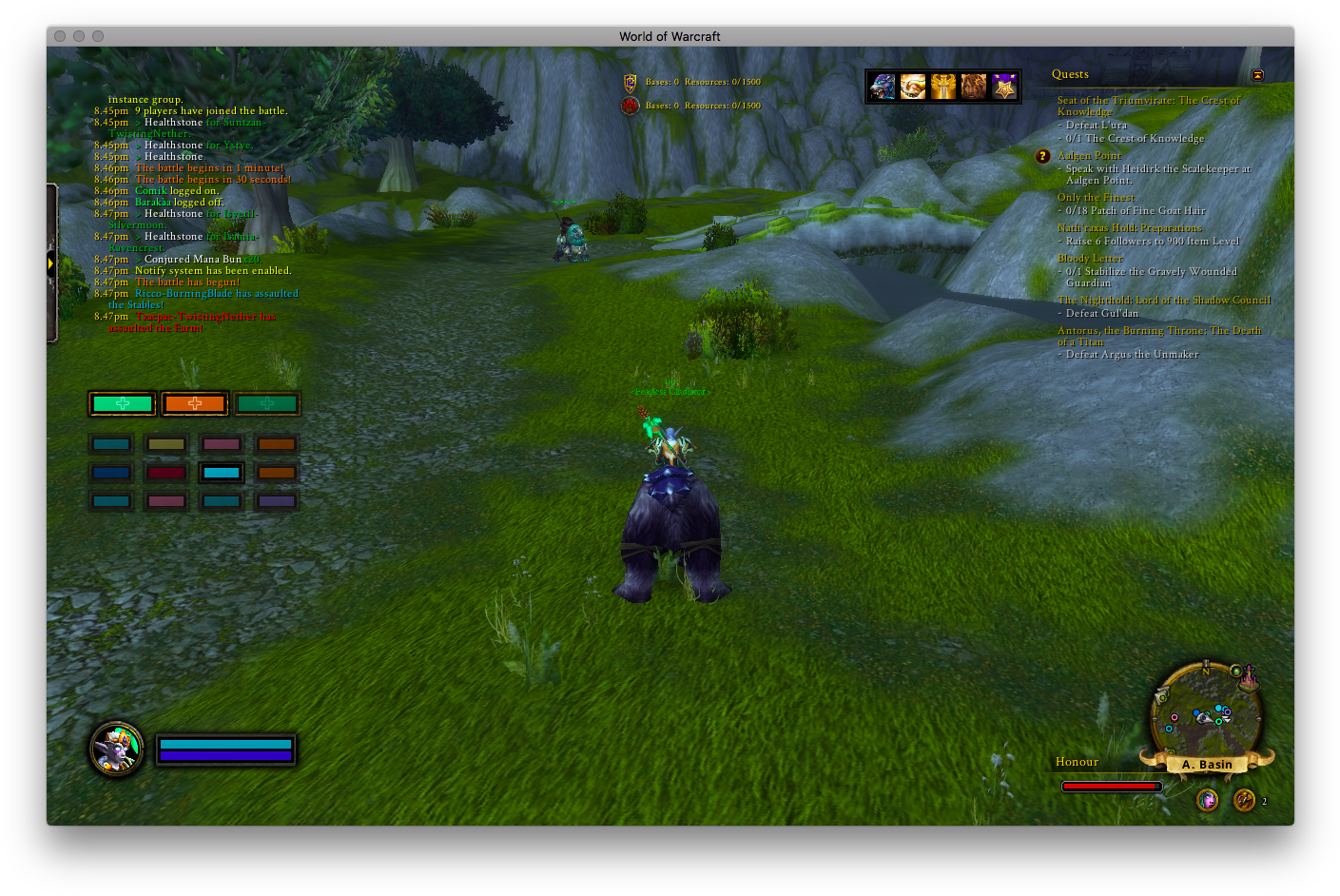This screenshot has height=896, width=1340.
Task: Select the blue wolf buff icon
Action: [x=883, y=87]
